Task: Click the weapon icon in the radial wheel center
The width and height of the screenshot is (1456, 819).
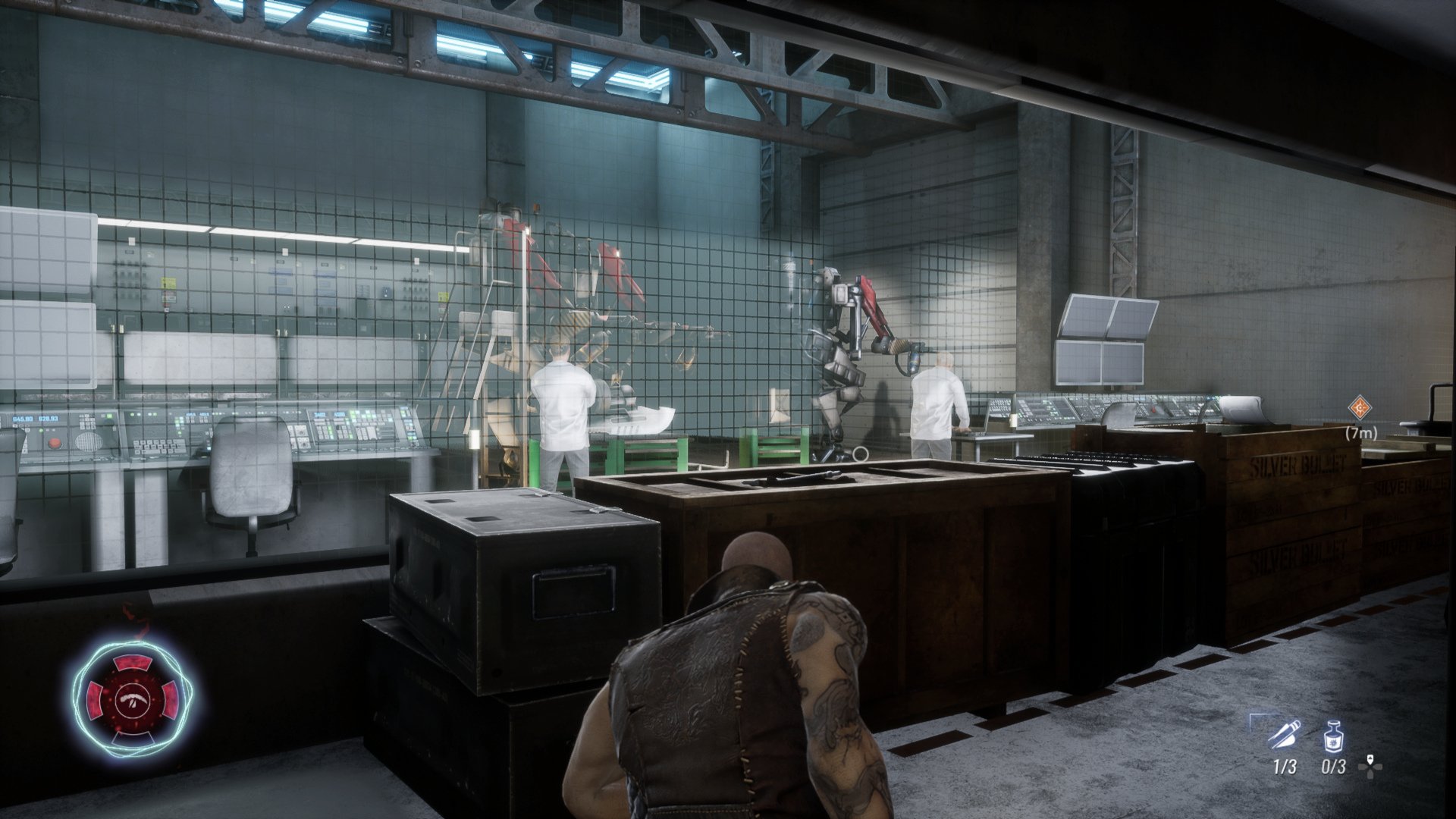Action: (x=133, y=699)
